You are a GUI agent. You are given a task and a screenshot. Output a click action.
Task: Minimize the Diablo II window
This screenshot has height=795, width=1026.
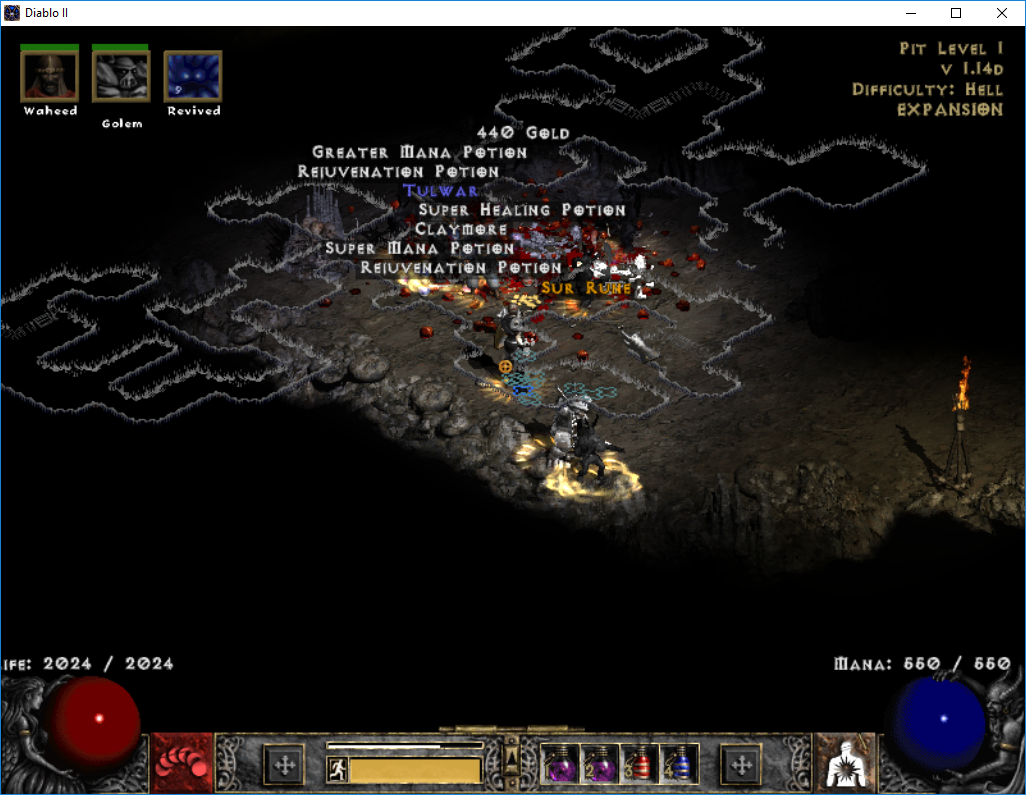[910, 13]
